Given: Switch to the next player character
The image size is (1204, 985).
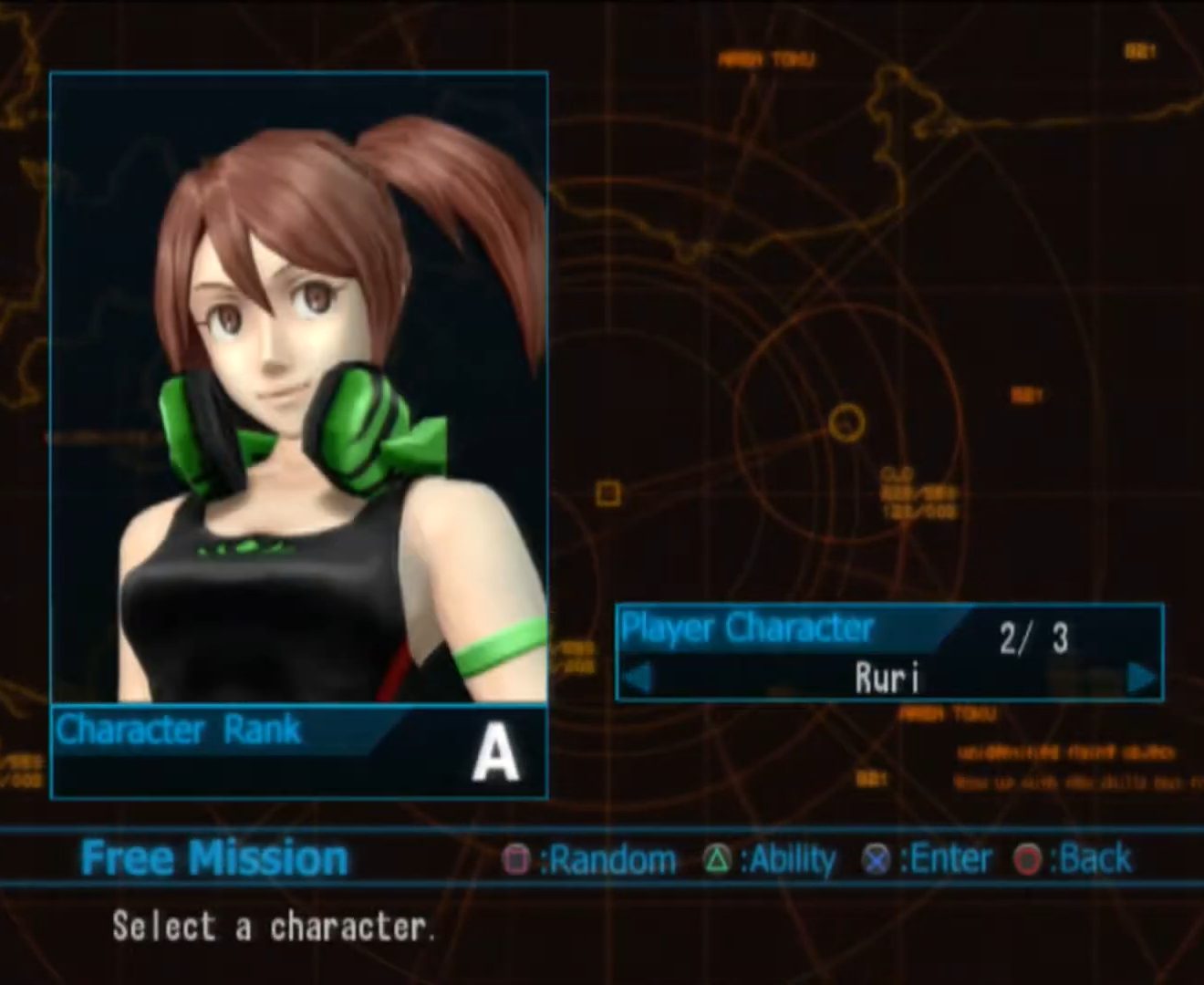Looking at the screenshot, I should click(1140, 678).
